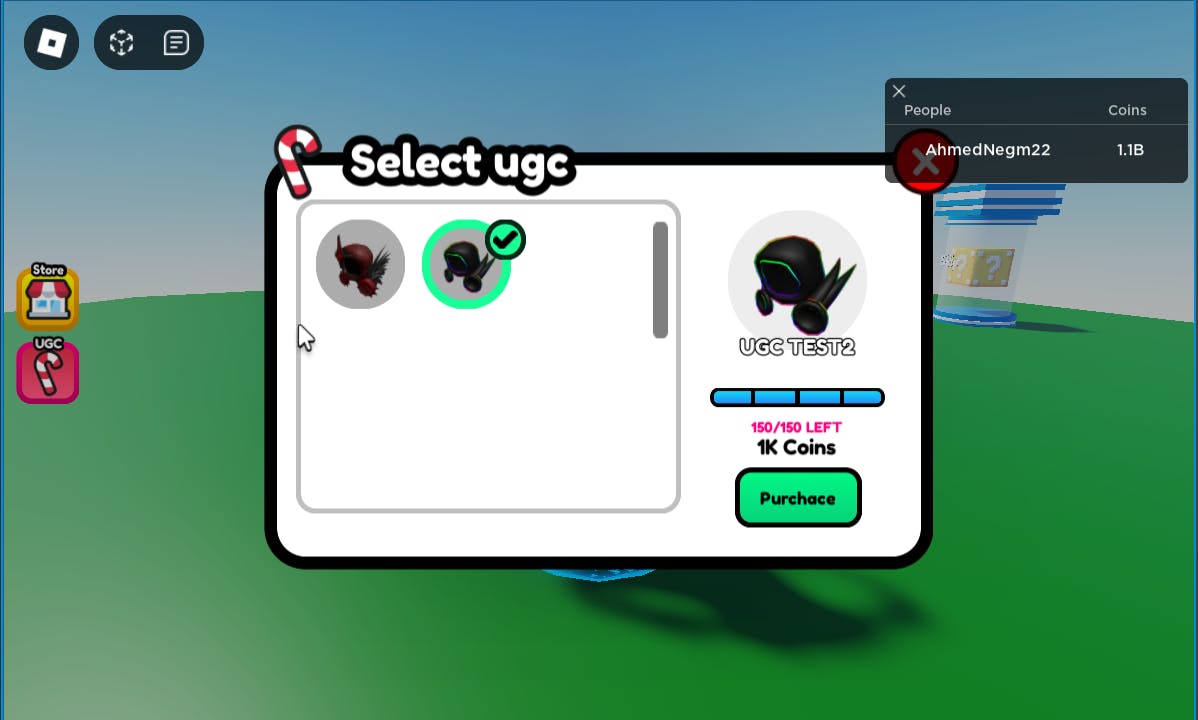
Task: Select AhmedNegm22 in the player list
Action: pyautogui.click(x=987, y=150)
